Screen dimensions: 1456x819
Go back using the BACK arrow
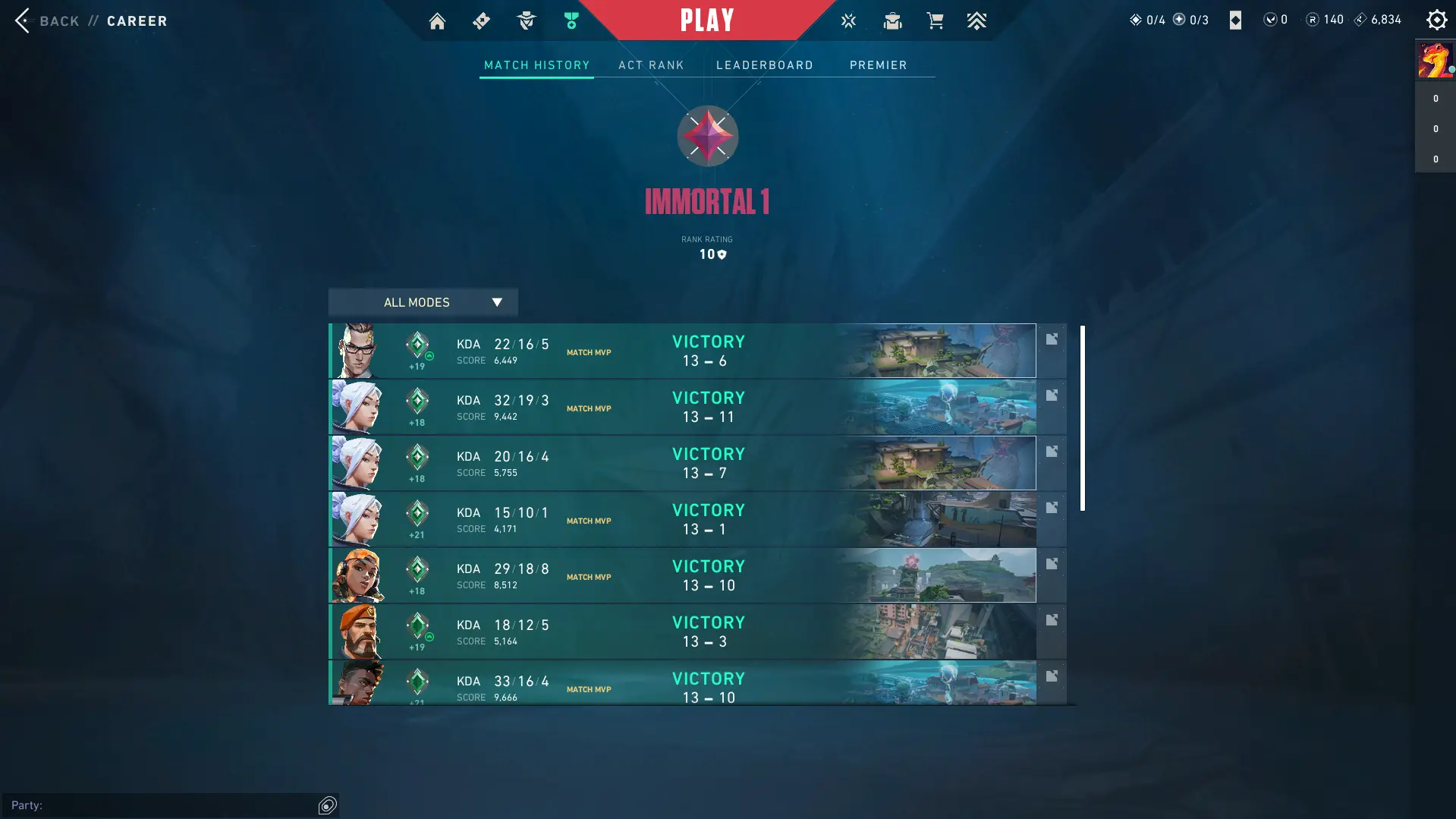tap(22, 20)
